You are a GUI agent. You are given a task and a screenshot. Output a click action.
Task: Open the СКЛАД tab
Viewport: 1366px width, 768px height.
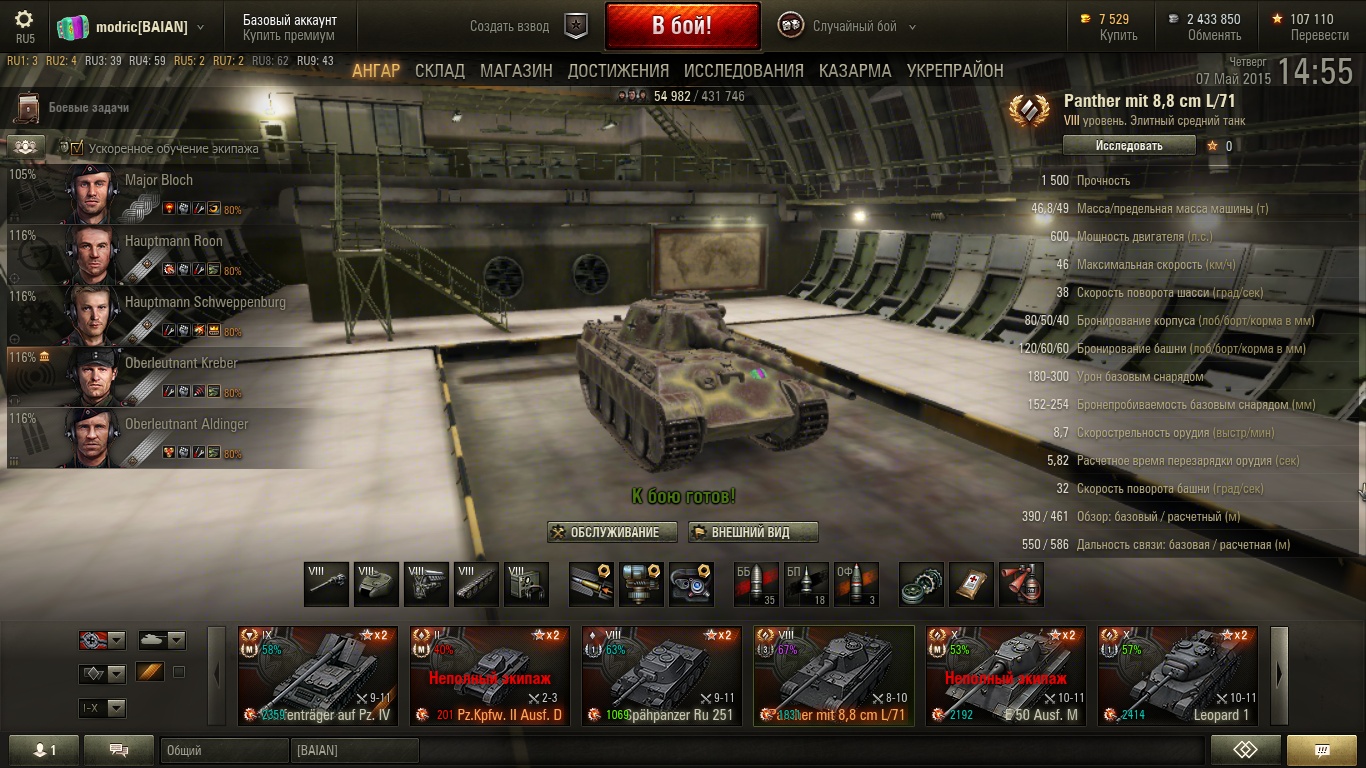(440, 71)
